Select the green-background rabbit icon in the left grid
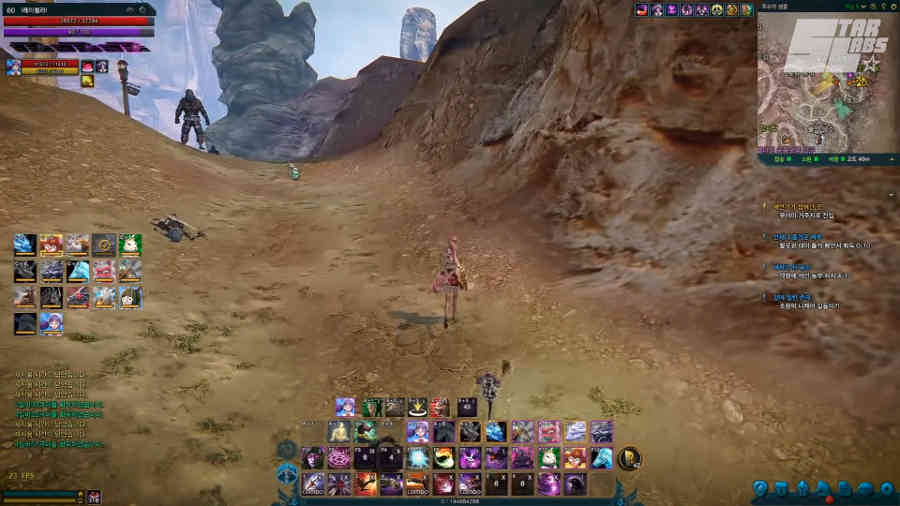 click(x=130, y=244)
